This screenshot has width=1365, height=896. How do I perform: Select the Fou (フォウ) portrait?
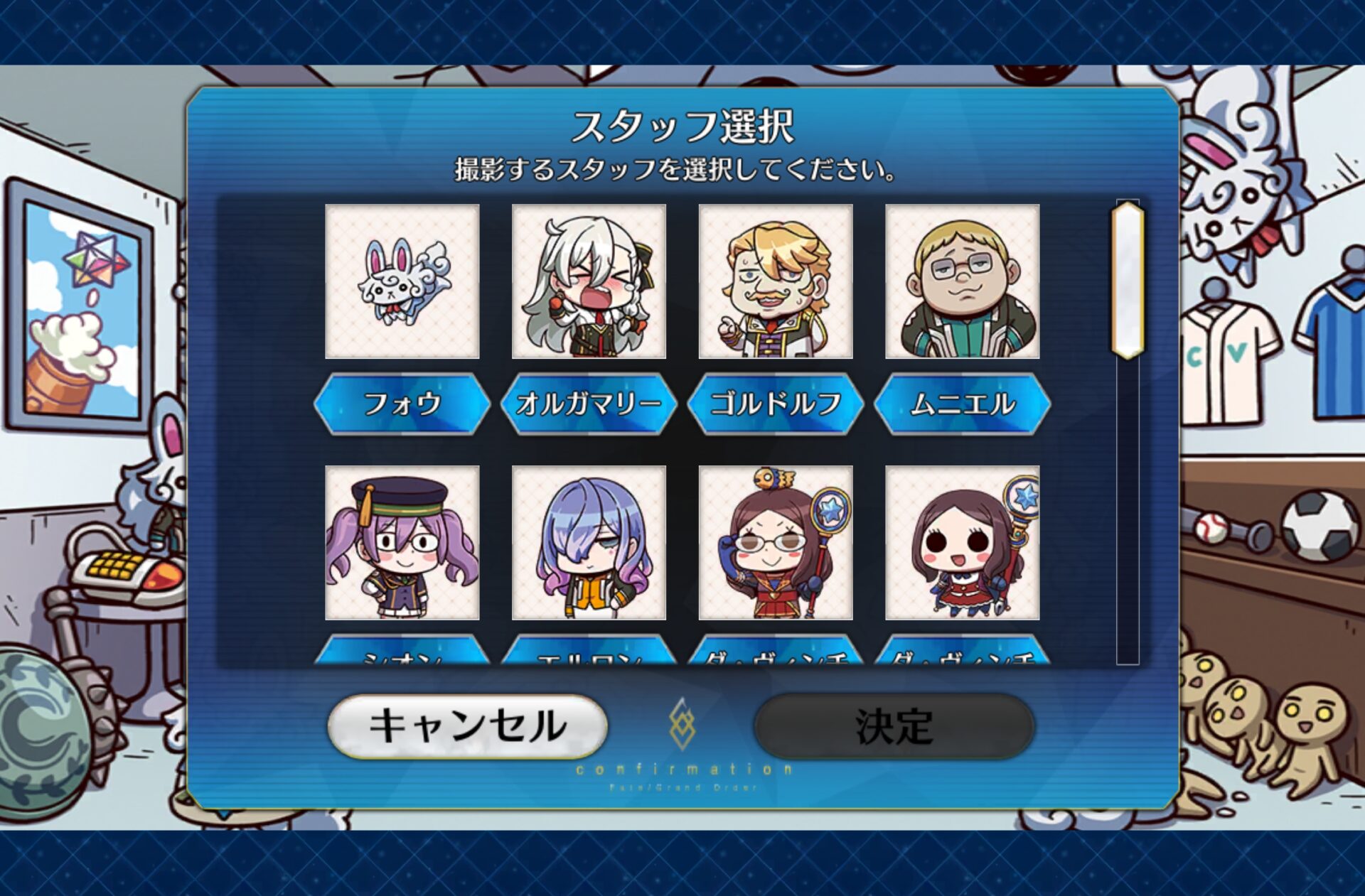click(402, 281)
